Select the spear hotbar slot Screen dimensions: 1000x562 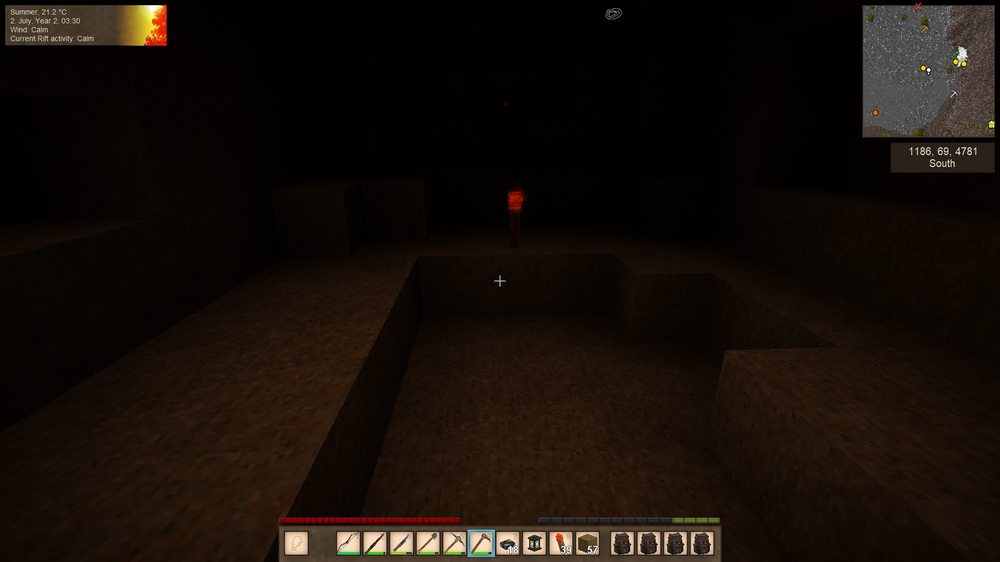pyautogui.click(x=375, y=543)
